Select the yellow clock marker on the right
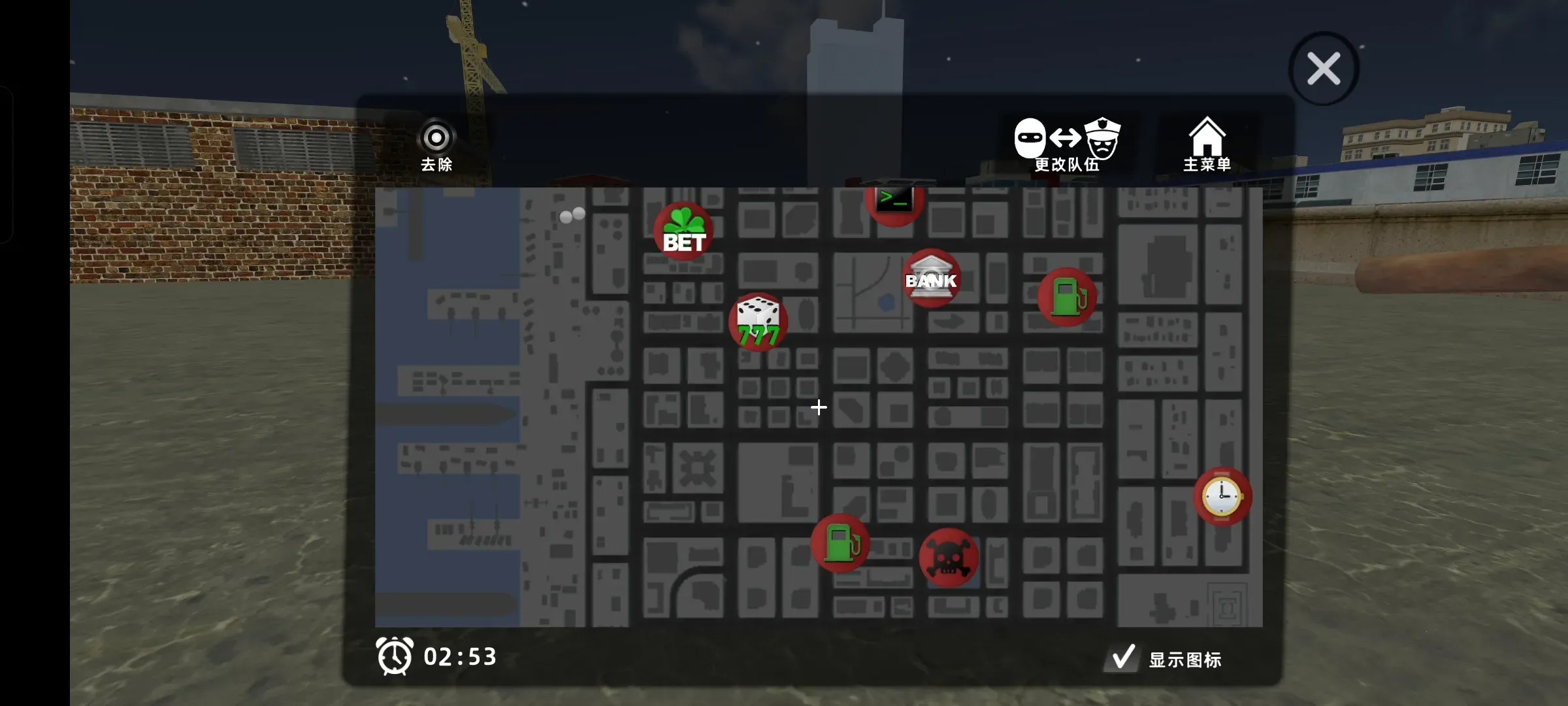The width and height of the screenshot is (1568, 706). tap(1221, 496)
